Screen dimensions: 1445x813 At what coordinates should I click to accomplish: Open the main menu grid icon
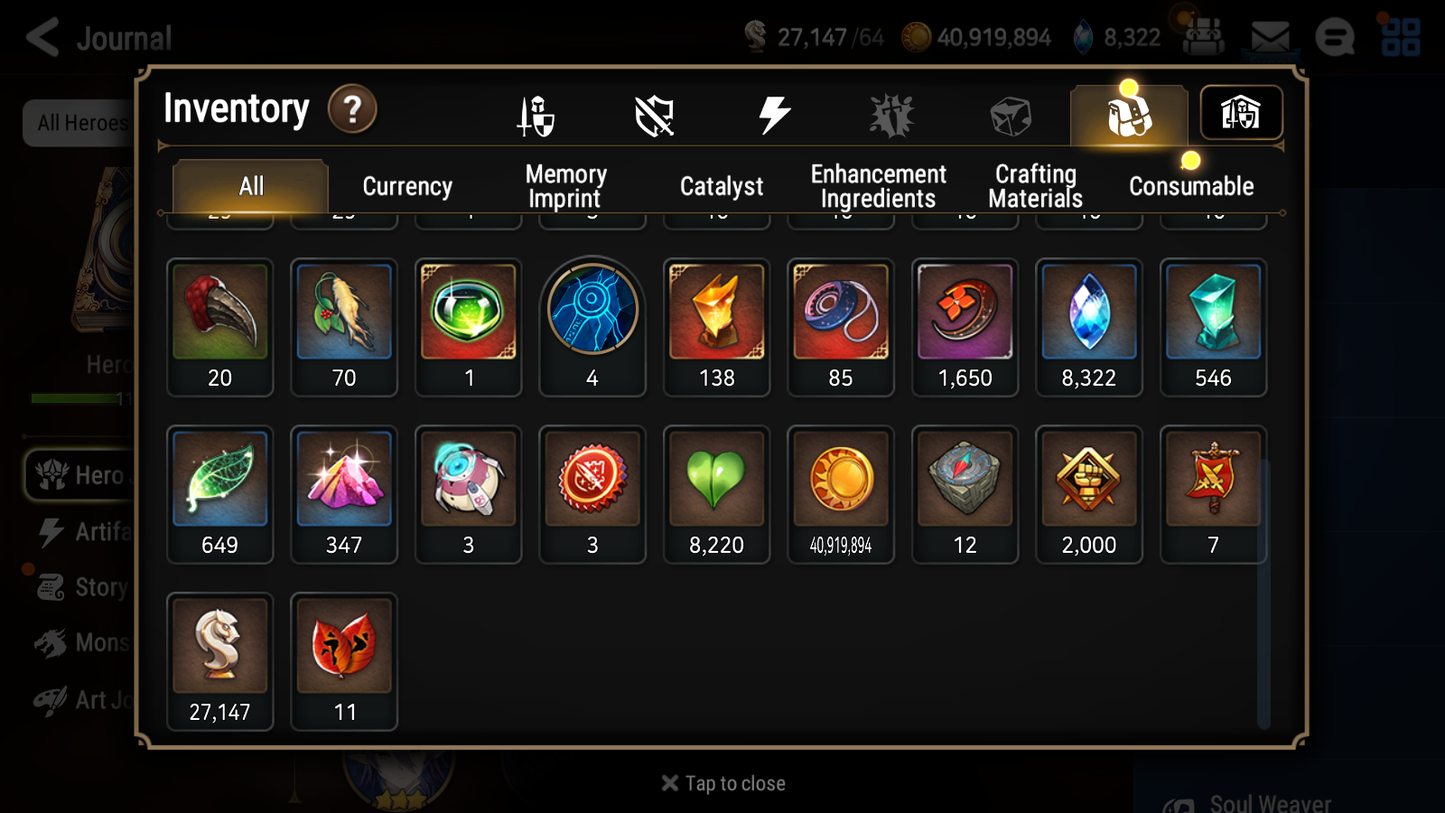point(1399,37)
